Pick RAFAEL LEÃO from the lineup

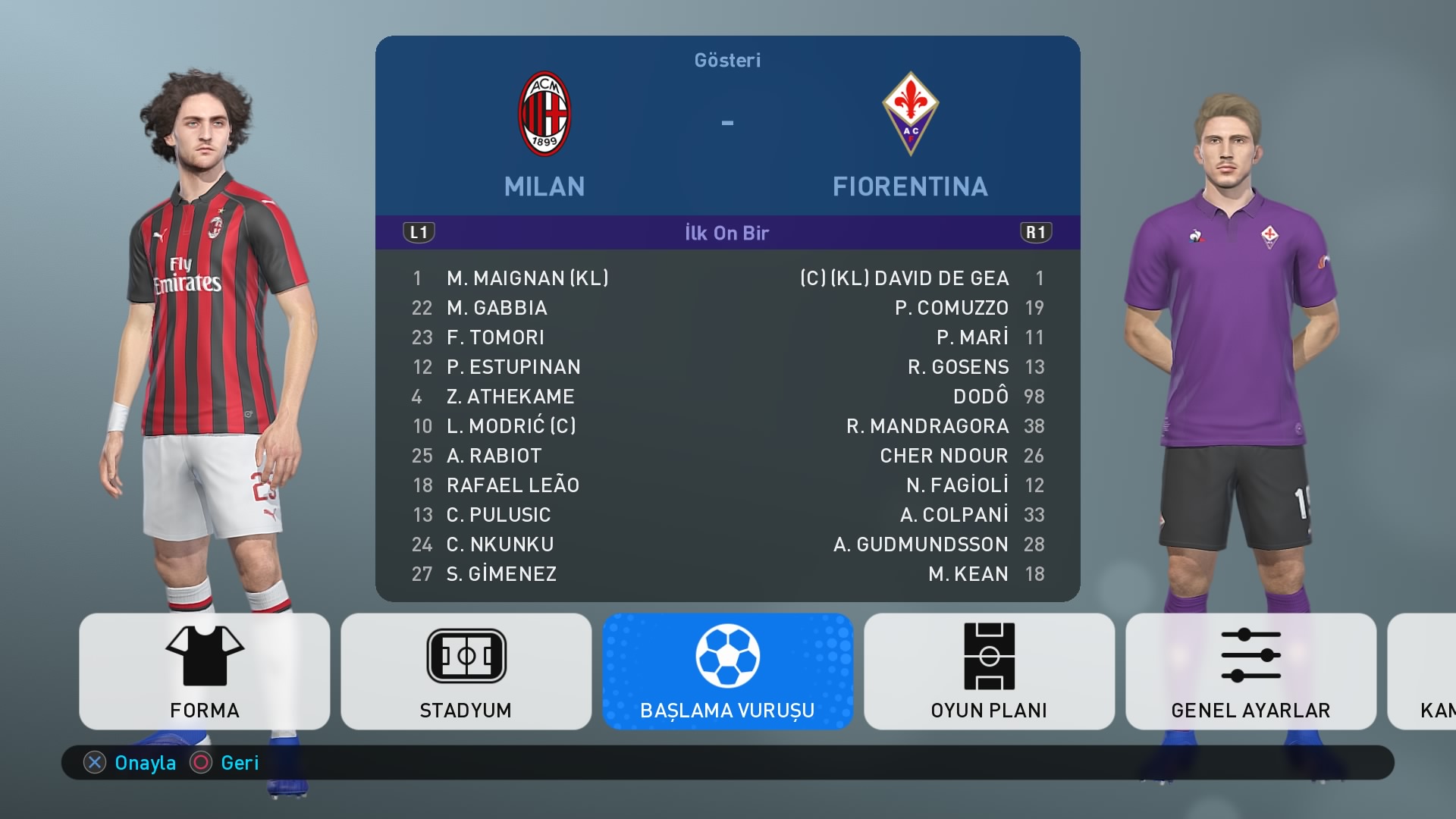coord(513,485)
